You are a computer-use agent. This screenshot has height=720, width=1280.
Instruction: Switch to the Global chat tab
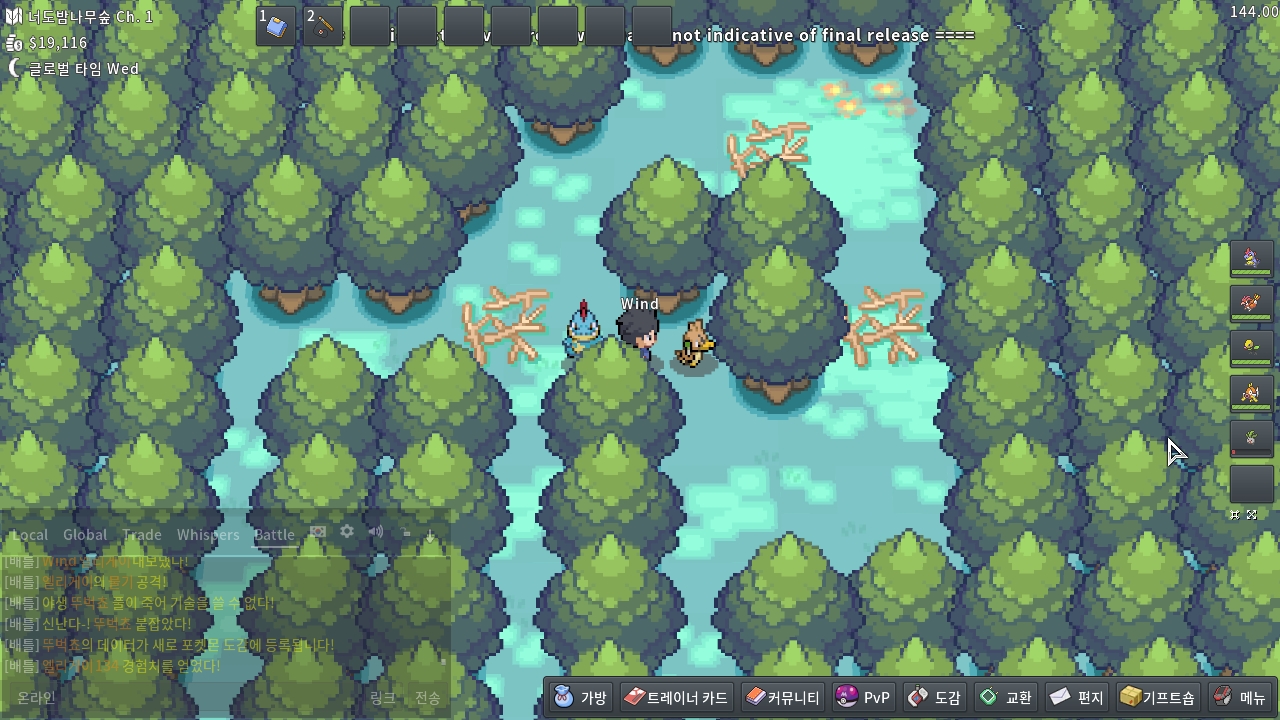pos(85,535)
